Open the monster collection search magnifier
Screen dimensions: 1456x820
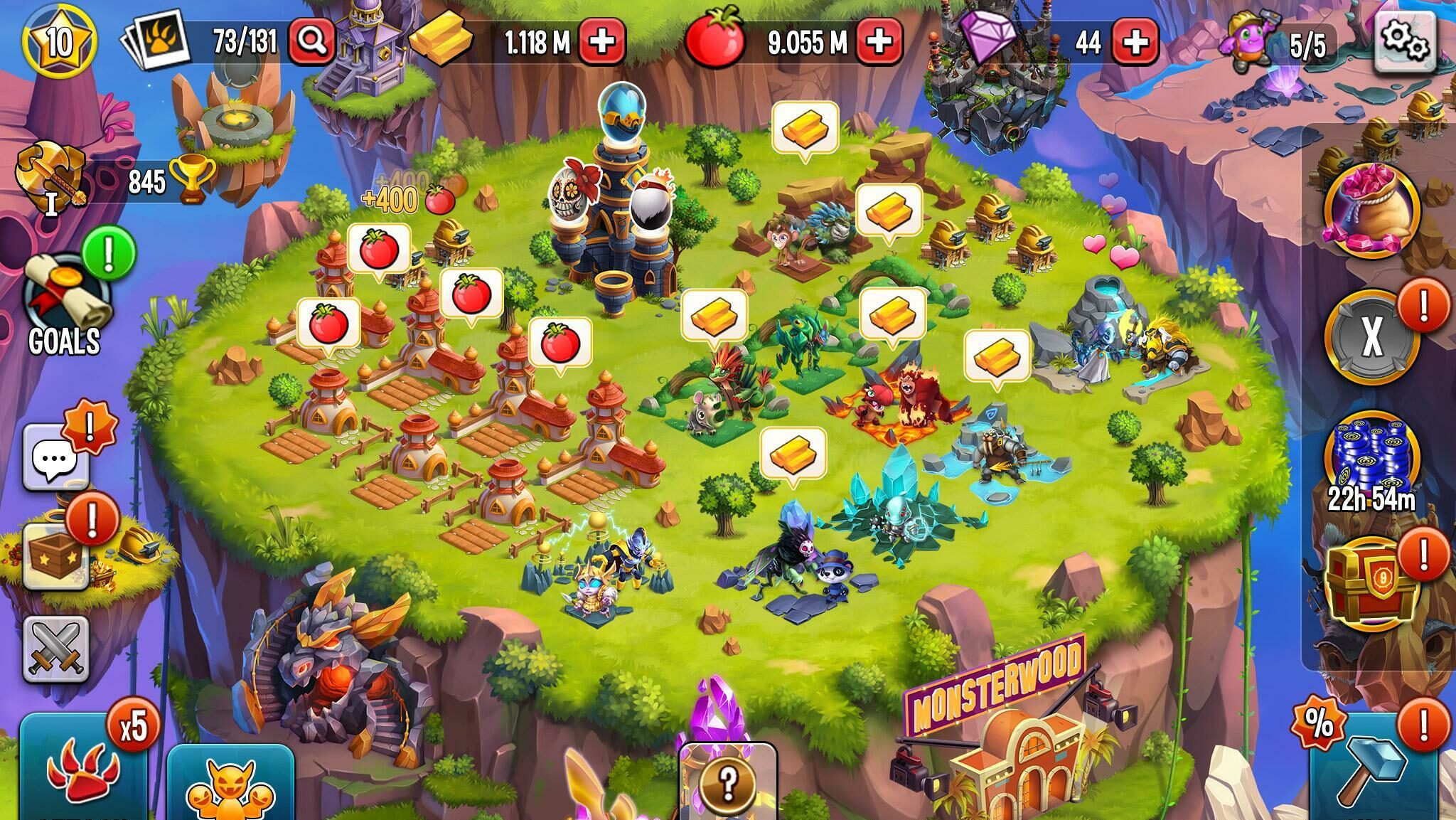(x=312, y=41)
